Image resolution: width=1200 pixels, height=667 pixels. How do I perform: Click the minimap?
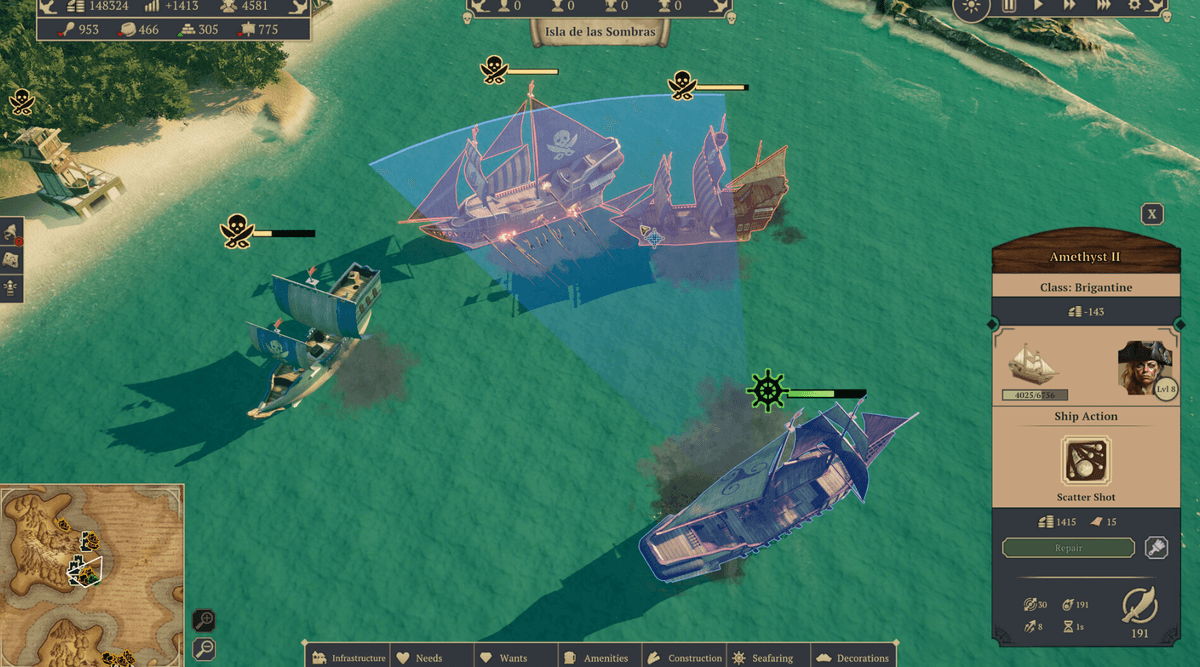pos(92,575)
